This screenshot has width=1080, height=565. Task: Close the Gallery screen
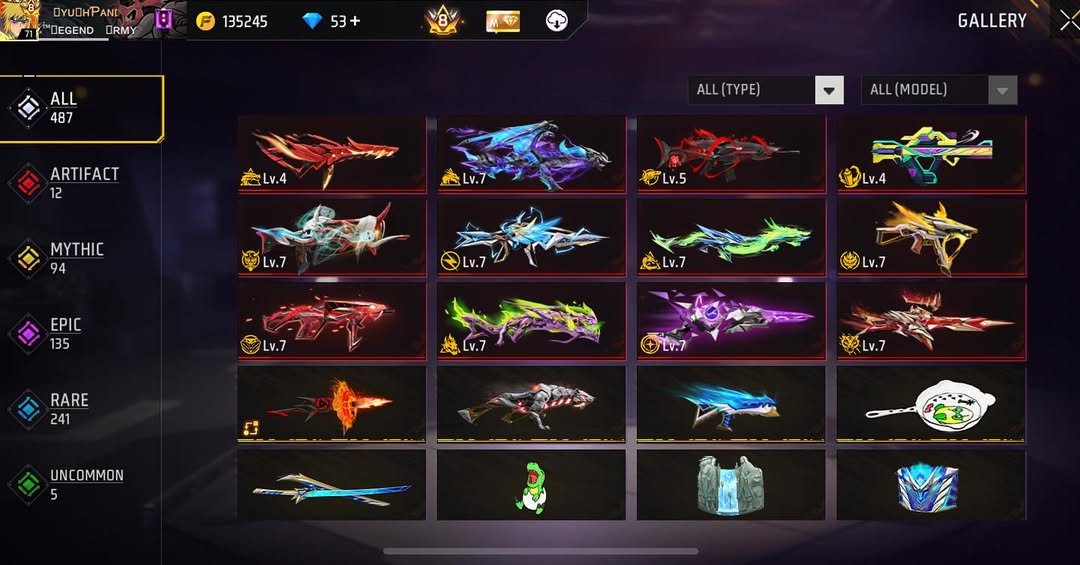tap(1068, 20)
